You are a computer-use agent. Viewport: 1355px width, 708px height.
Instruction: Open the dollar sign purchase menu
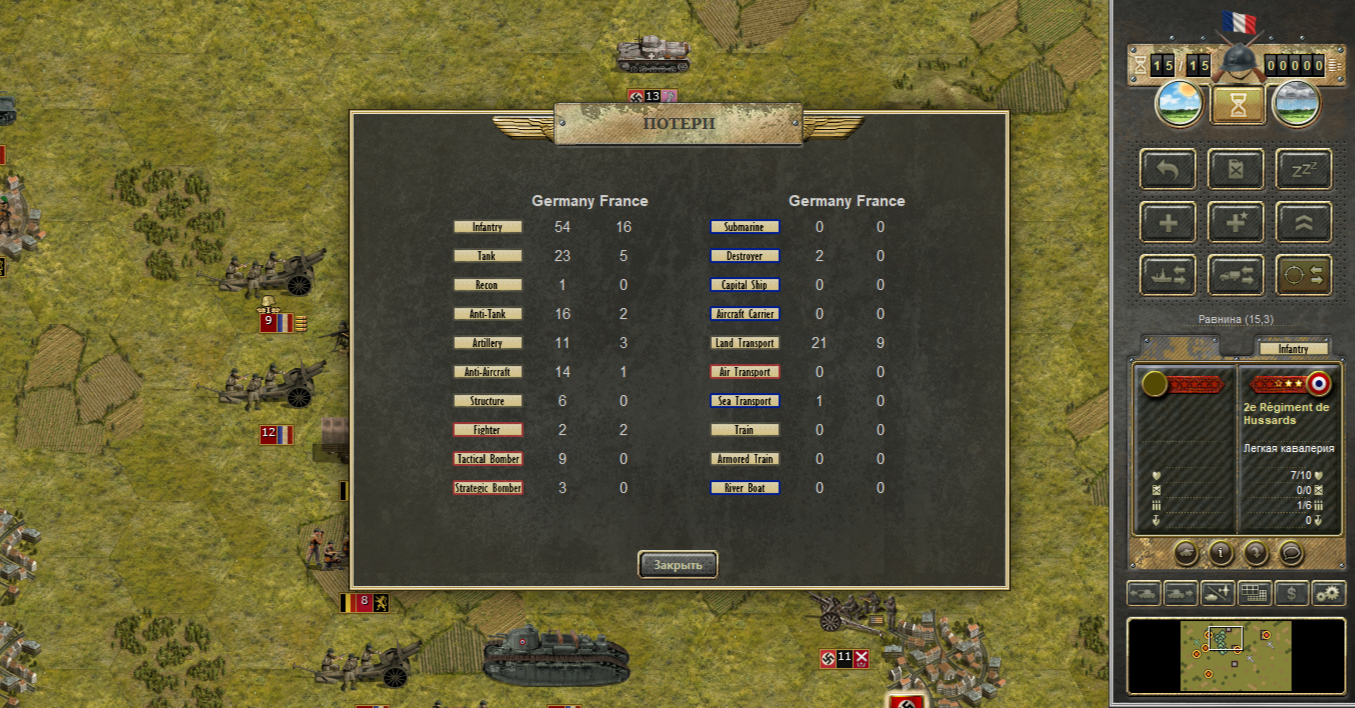(x=1292, y=593)
